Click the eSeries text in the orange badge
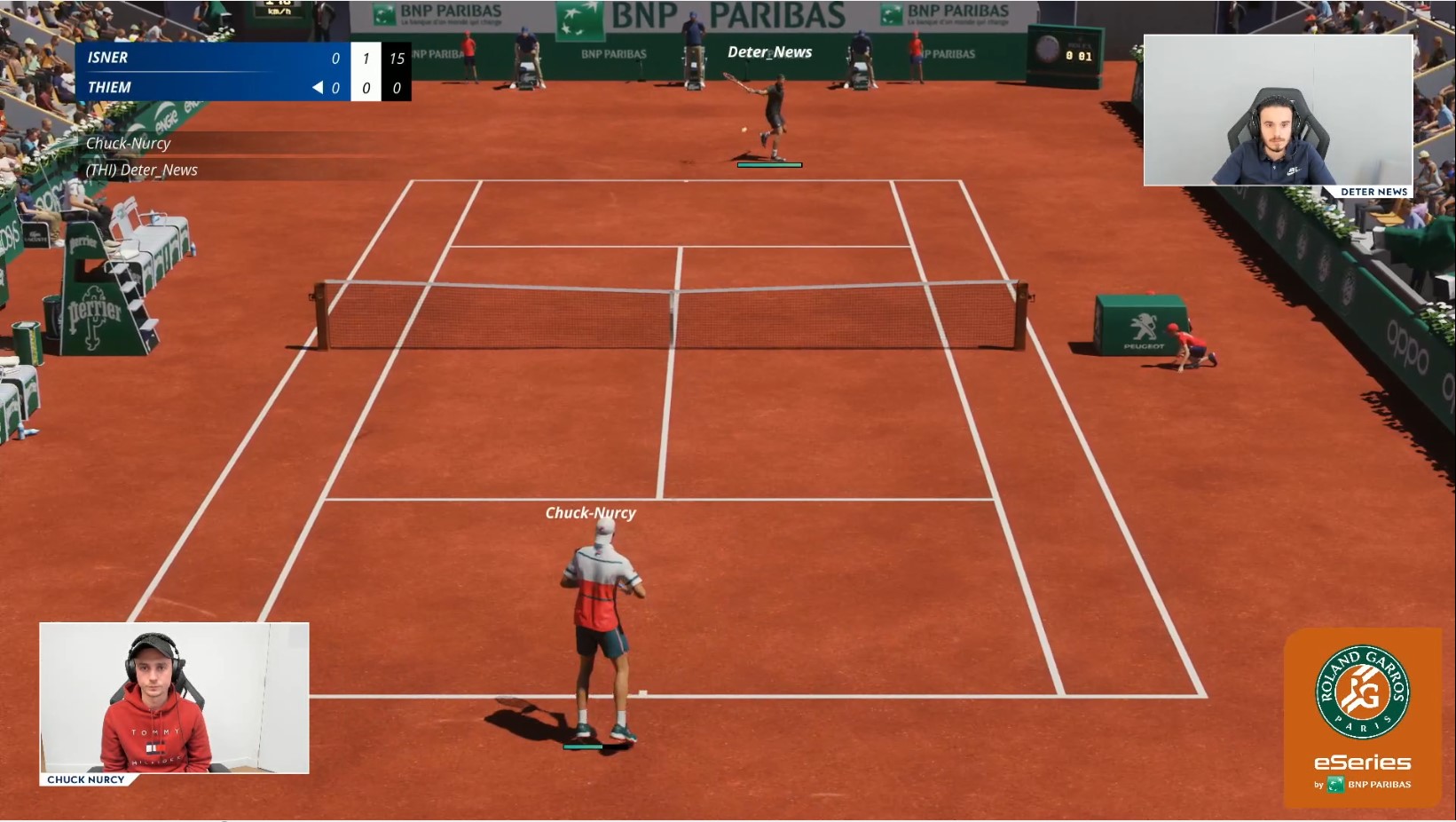Viewport: 1456px width, 822px height. coord(1361,761)
